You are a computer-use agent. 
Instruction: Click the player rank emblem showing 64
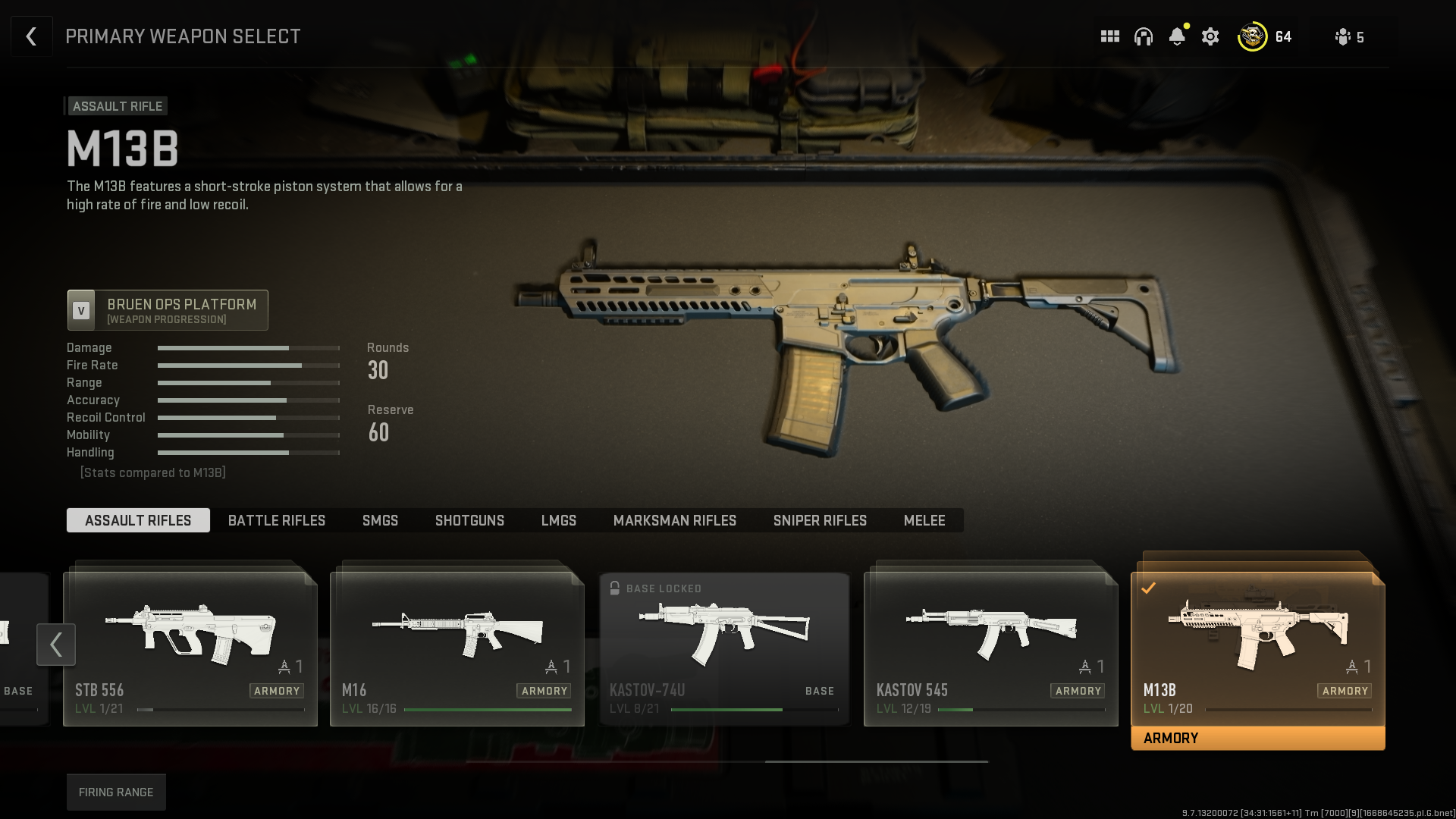coord(1253,36)
